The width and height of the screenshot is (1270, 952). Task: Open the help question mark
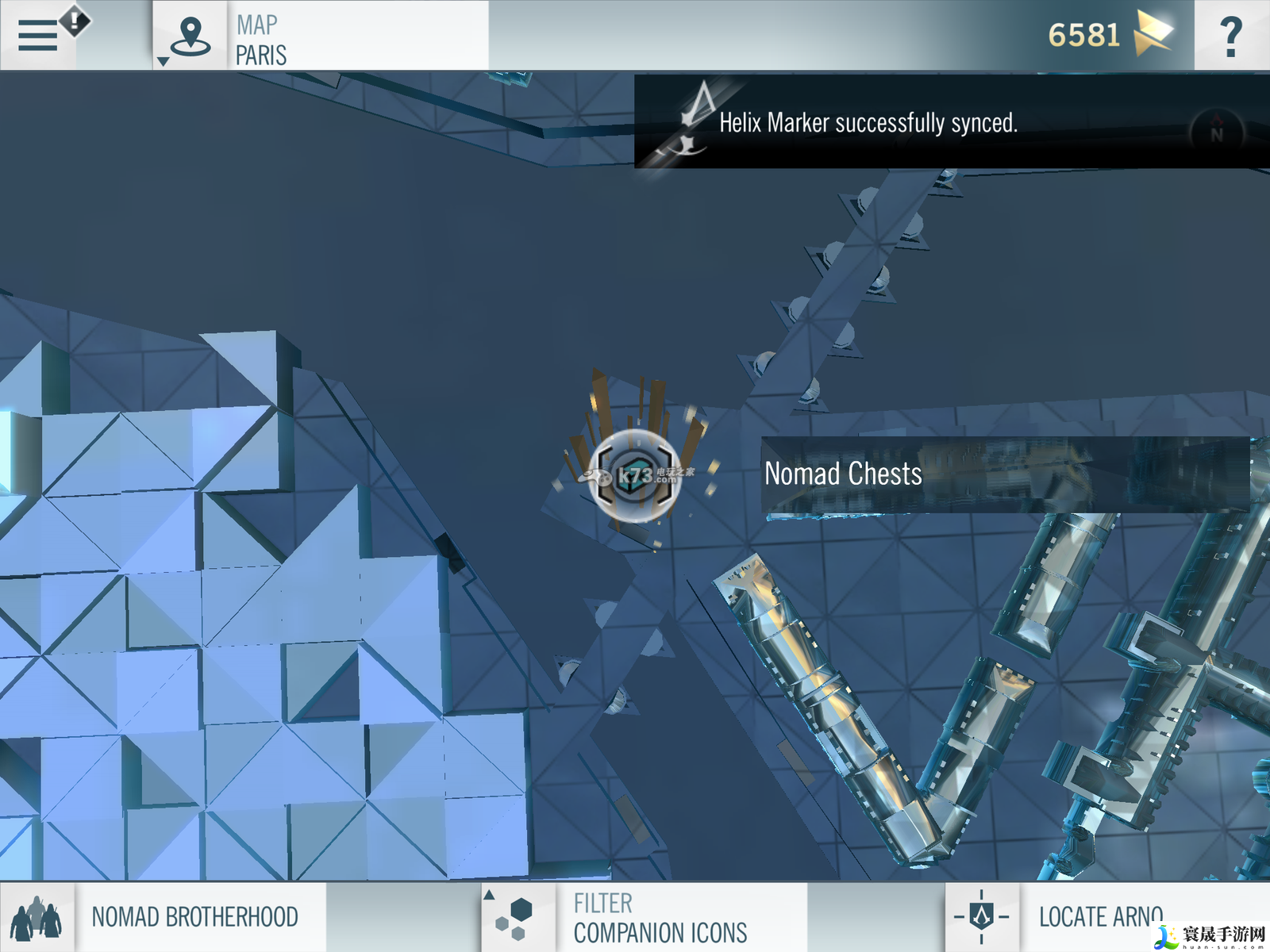[1230, 36]
